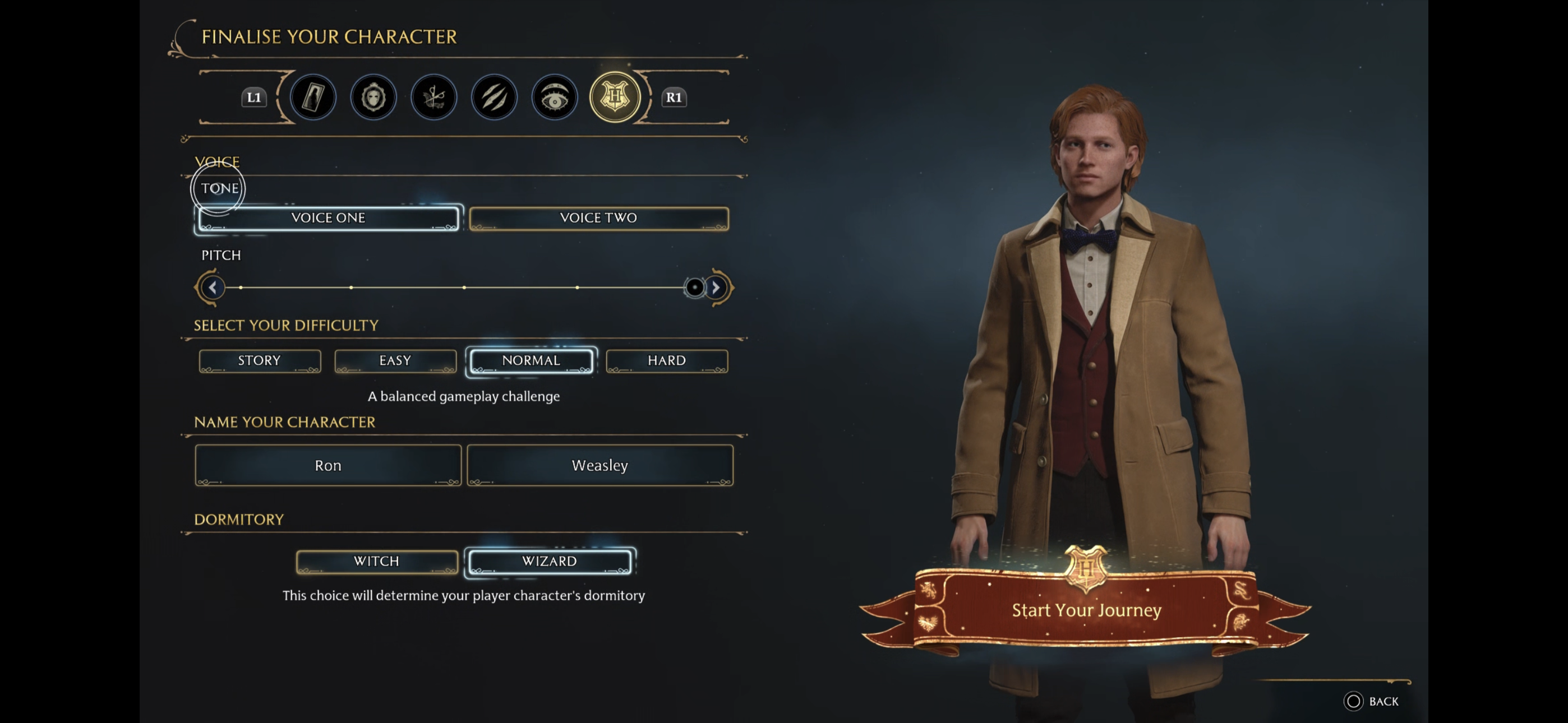Open the eye customization icon

coord(554,97)
